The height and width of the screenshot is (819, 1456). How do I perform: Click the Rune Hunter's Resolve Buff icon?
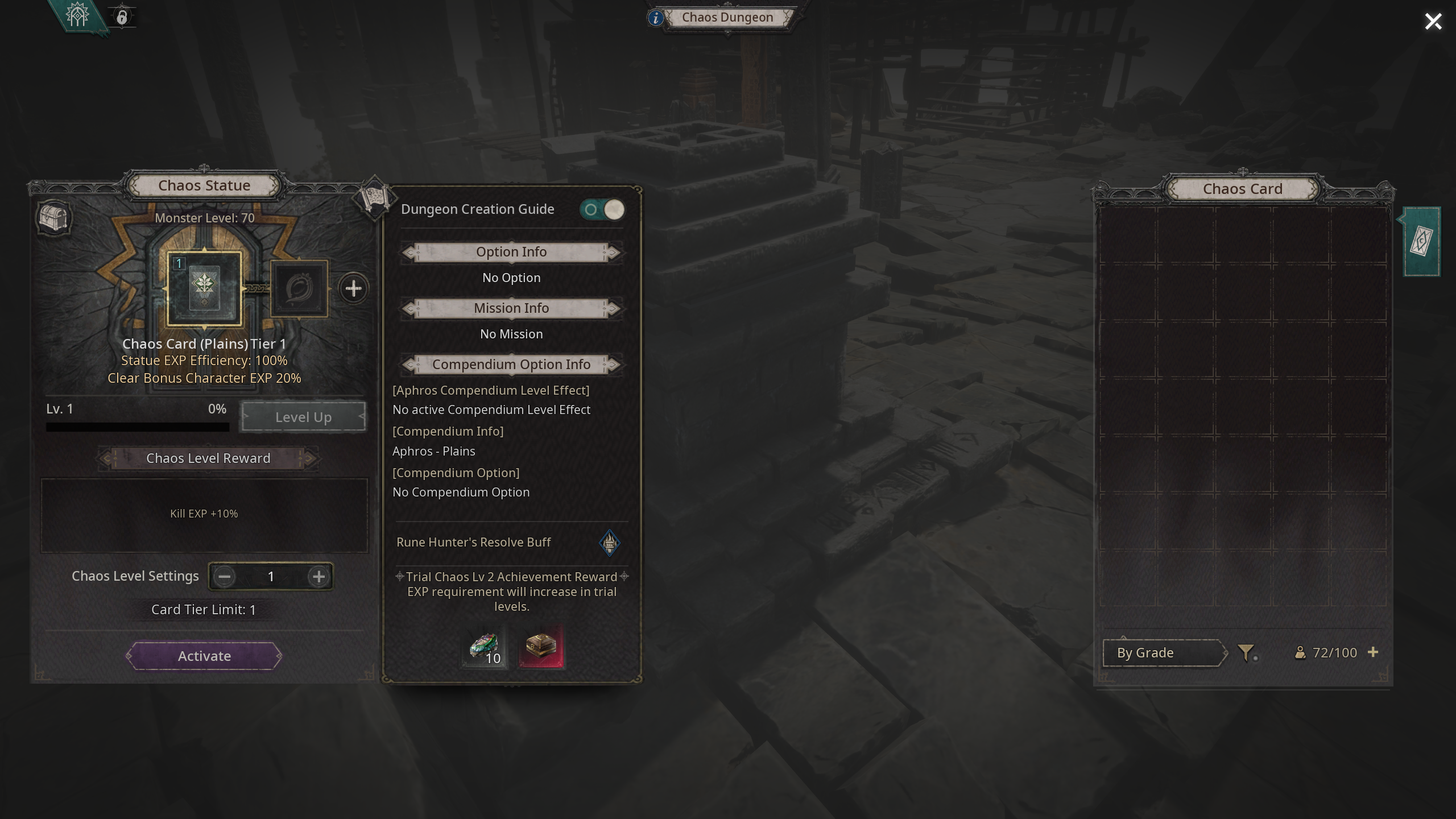[609, 543]
